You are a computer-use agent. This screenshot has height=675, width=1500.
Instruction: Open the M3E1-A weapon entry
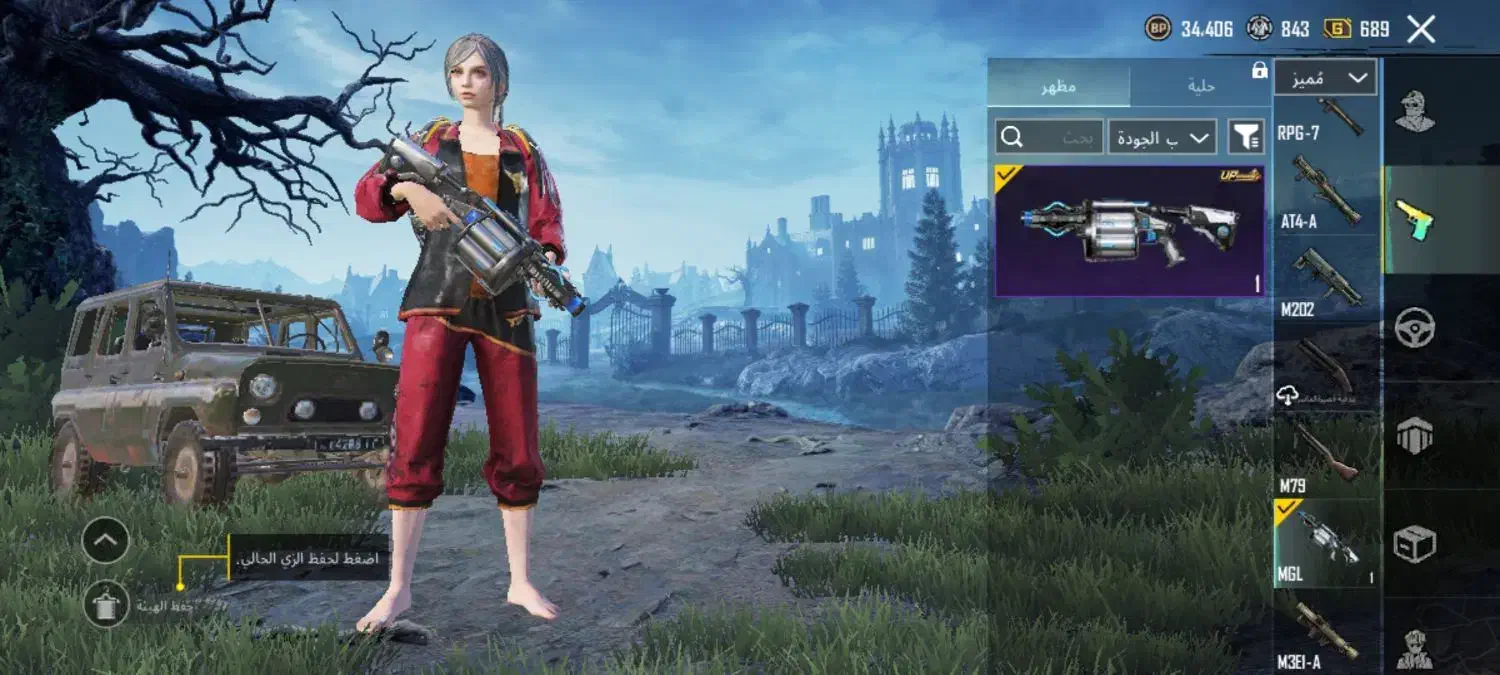coord(1326,630)
